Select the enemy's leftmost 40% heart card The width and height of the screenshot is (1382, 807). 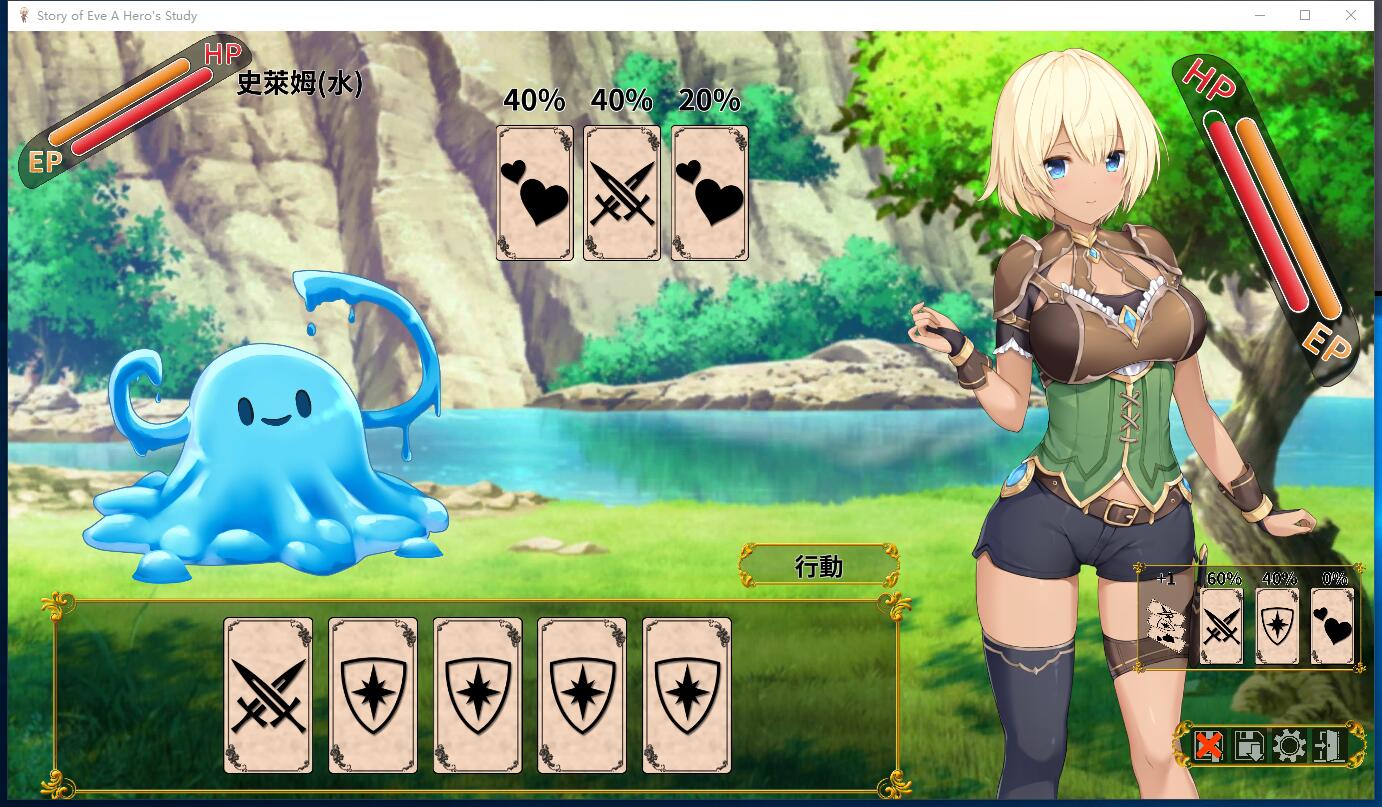[x=534, y=193]
